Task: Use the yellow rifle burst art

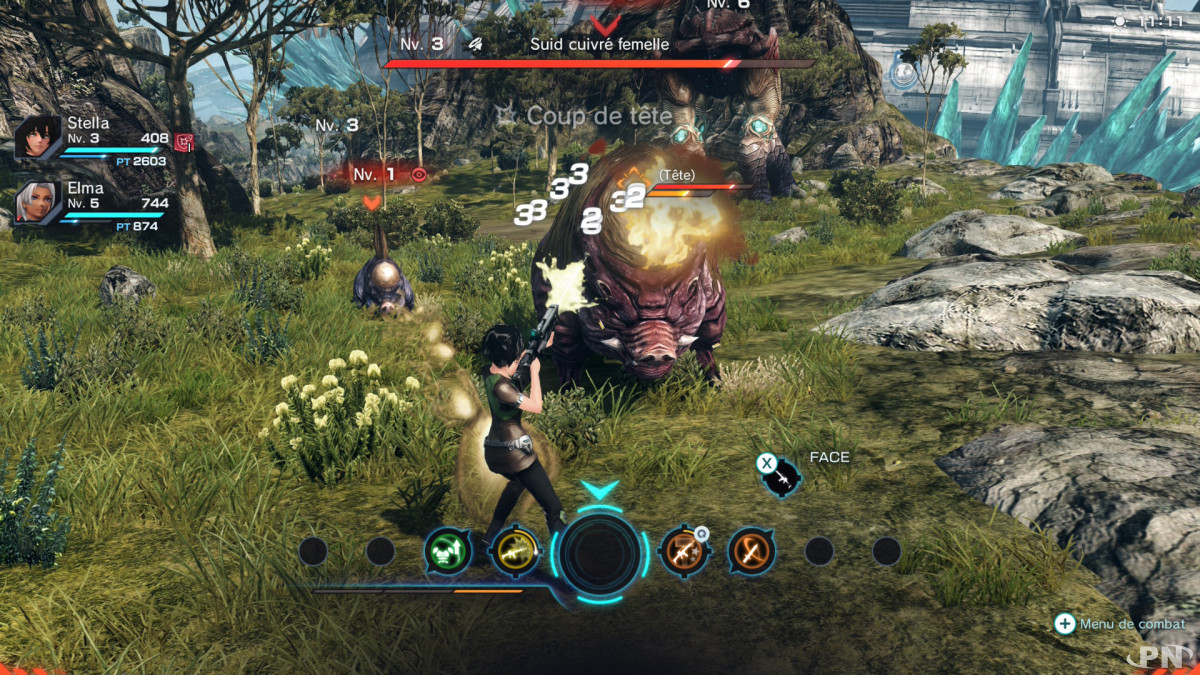Action: (515, 551)
